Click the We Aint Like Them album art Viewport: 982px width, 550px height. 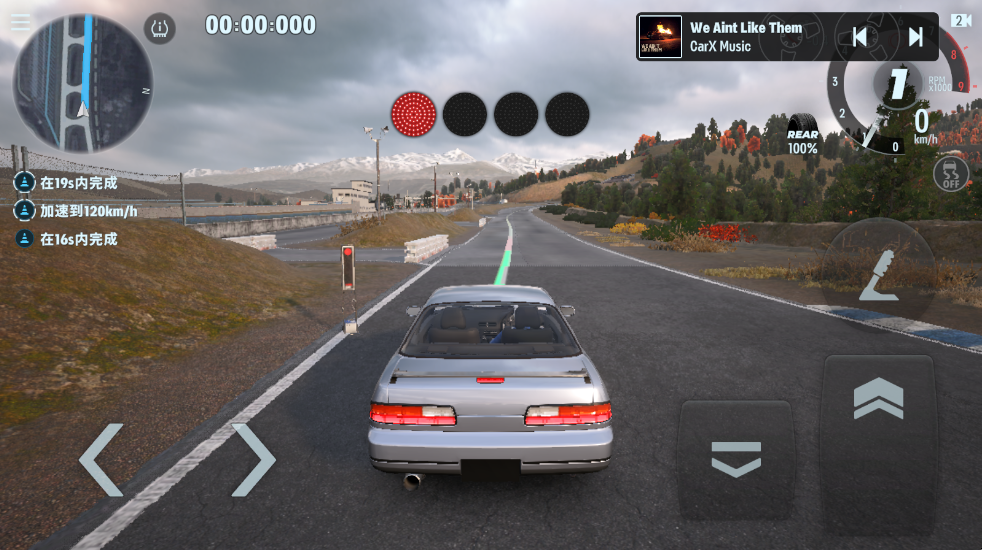pyautogui.click(x=660, y=37)
